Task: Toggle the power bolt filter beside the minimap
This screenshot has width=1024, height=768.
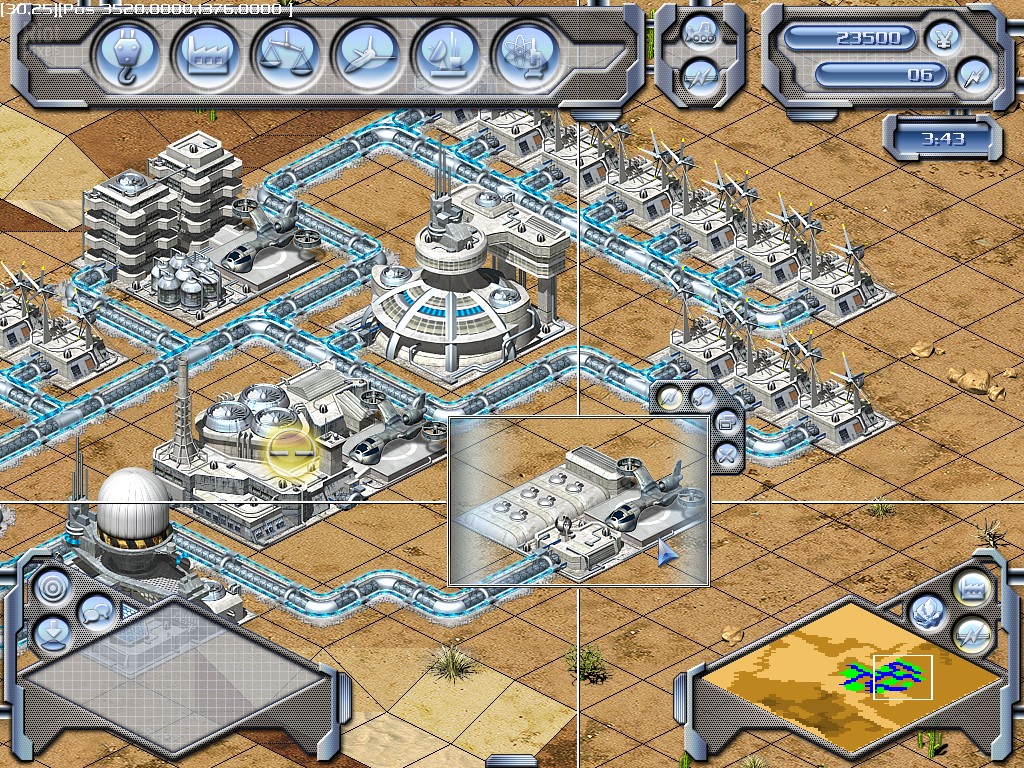Action: pyautogui.click(x=971, y=634)
